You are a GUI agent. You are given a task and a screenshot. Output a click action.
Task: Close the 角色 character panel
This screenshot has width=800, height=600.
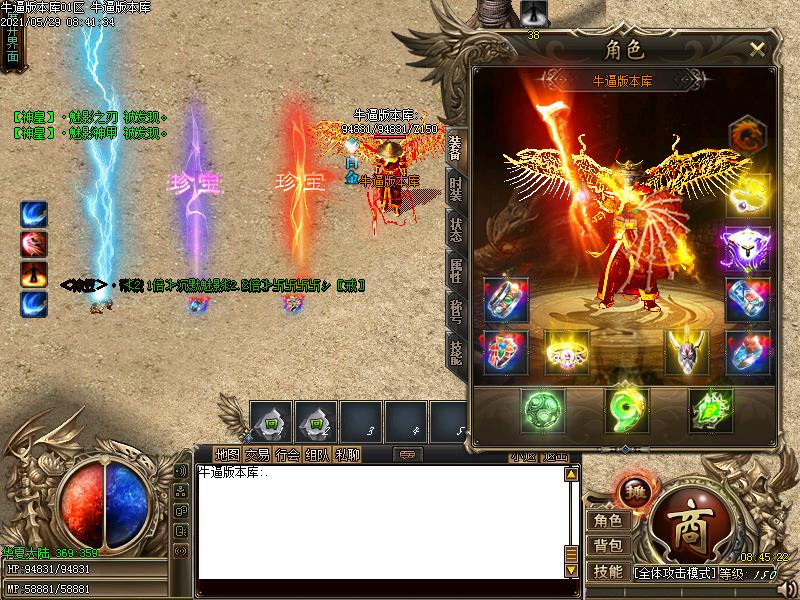coord(757,49)
